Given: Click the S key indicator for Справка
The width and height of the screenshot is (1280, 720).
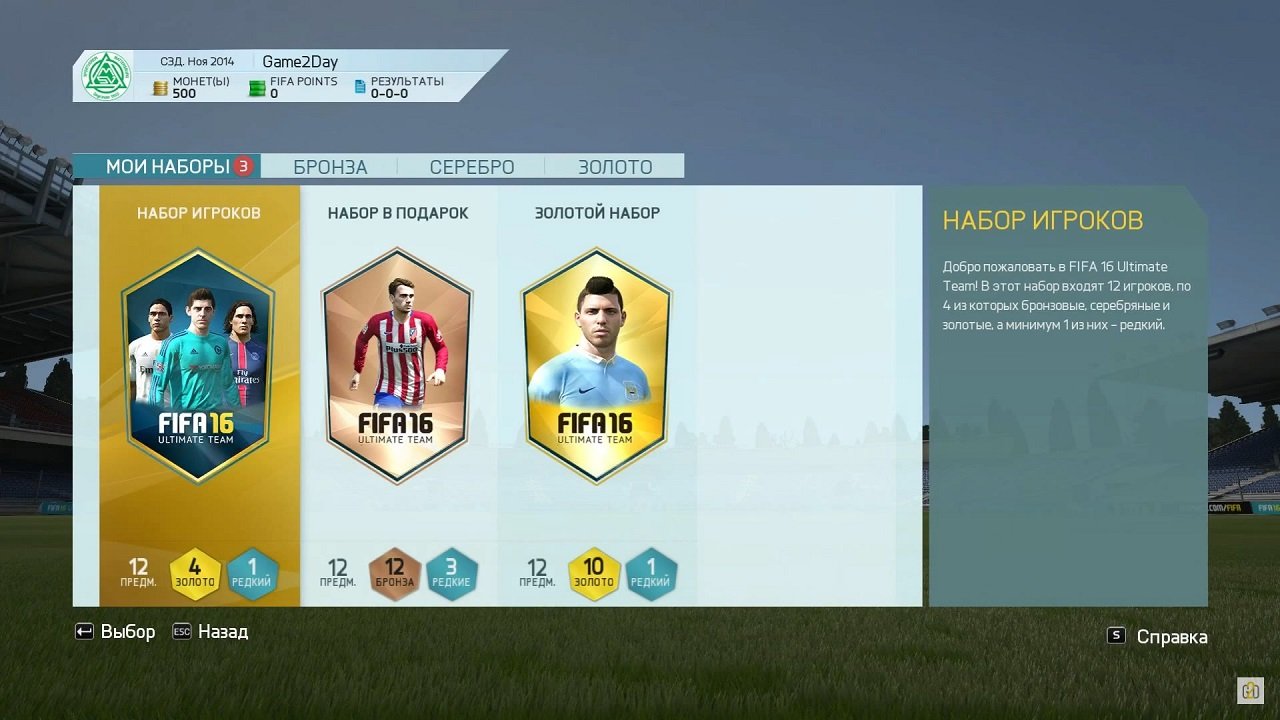Looking at the screenshot, I should (x=1116, y=636).
